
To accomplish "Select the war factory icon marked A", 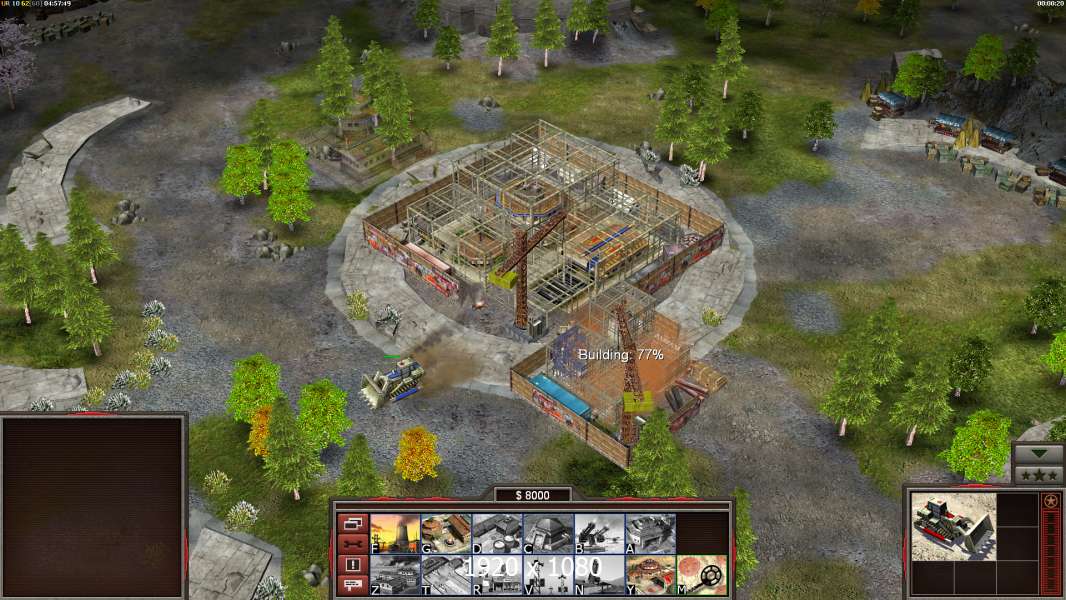I will coord(650,534).
